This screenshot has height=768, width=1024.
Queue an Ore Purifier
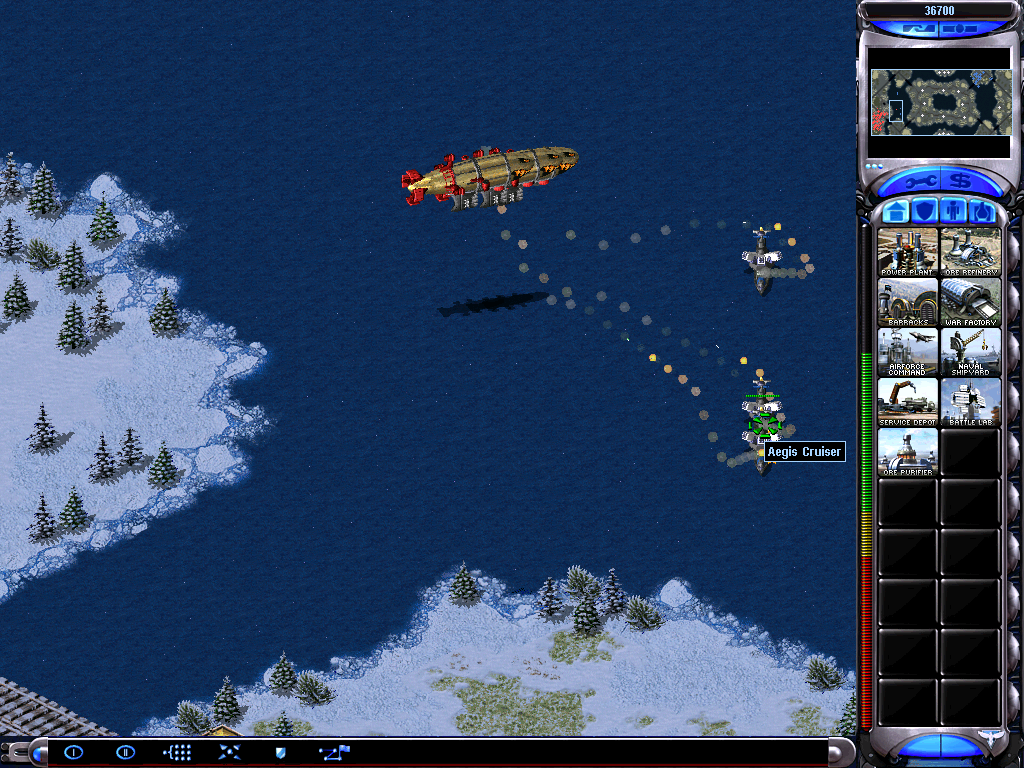pyautogui.click(x=908, y=451)
